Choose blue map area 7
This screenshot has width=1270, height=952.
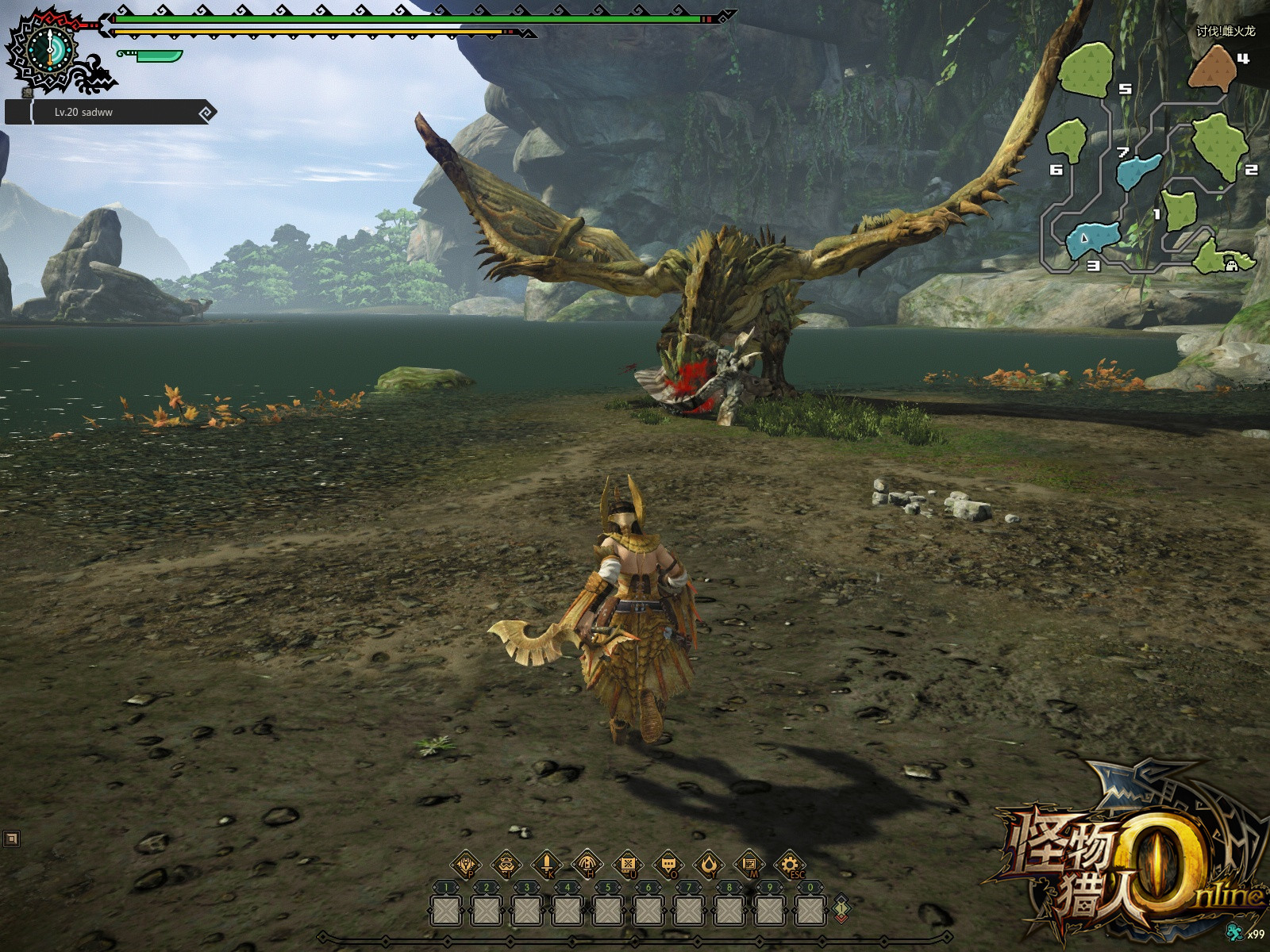(1138, 171)
